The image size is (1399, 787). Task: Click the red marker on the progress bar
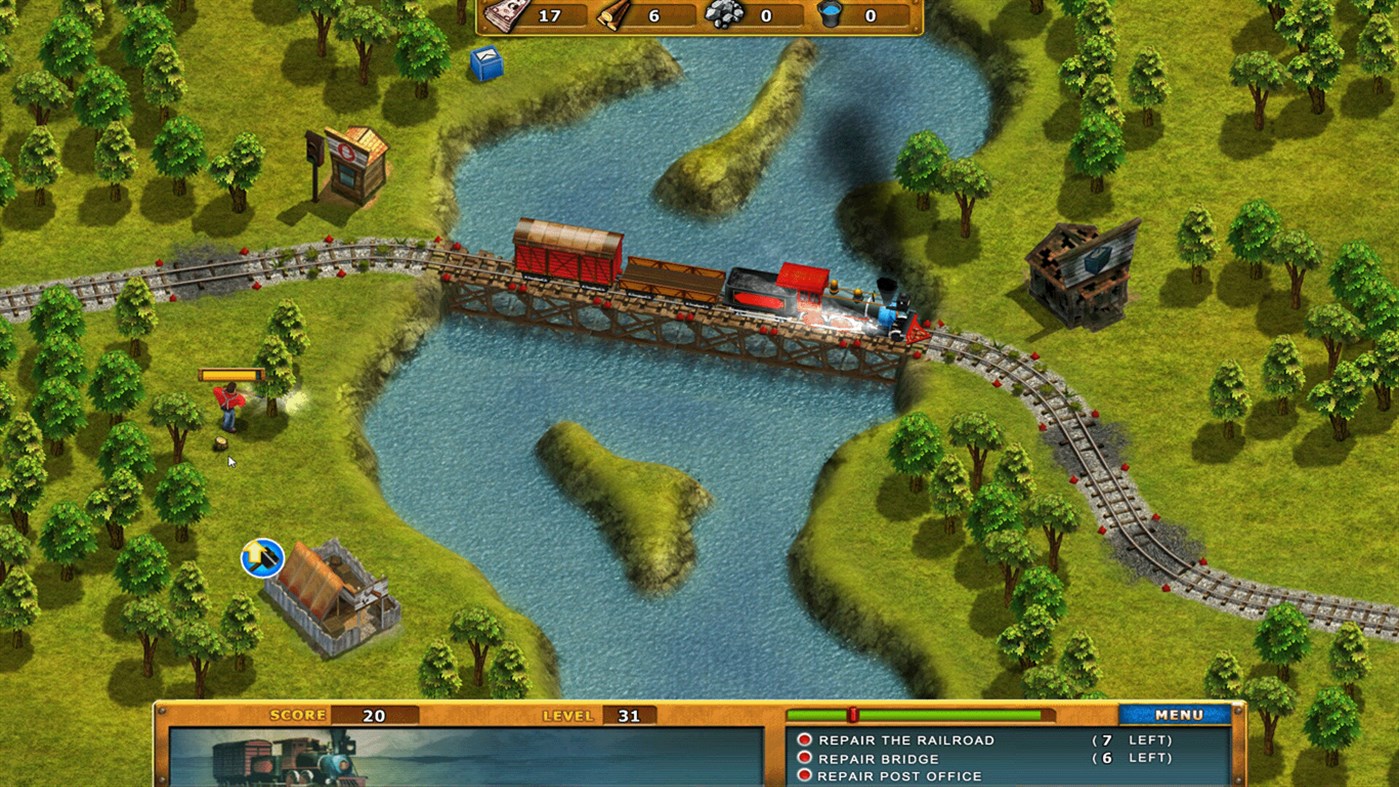point(855,714)
